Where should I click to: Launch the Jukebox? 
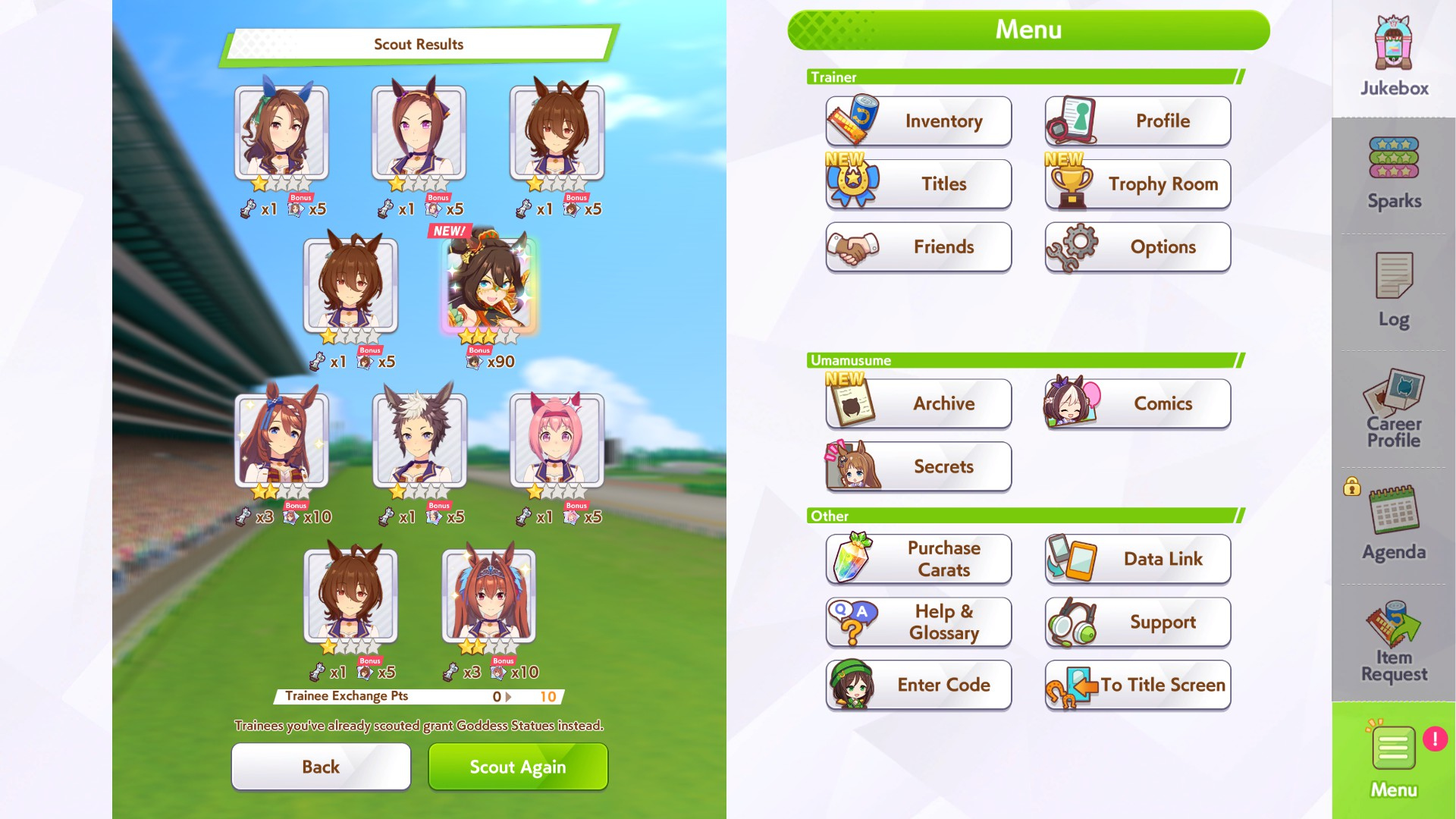coord(1394,58)
